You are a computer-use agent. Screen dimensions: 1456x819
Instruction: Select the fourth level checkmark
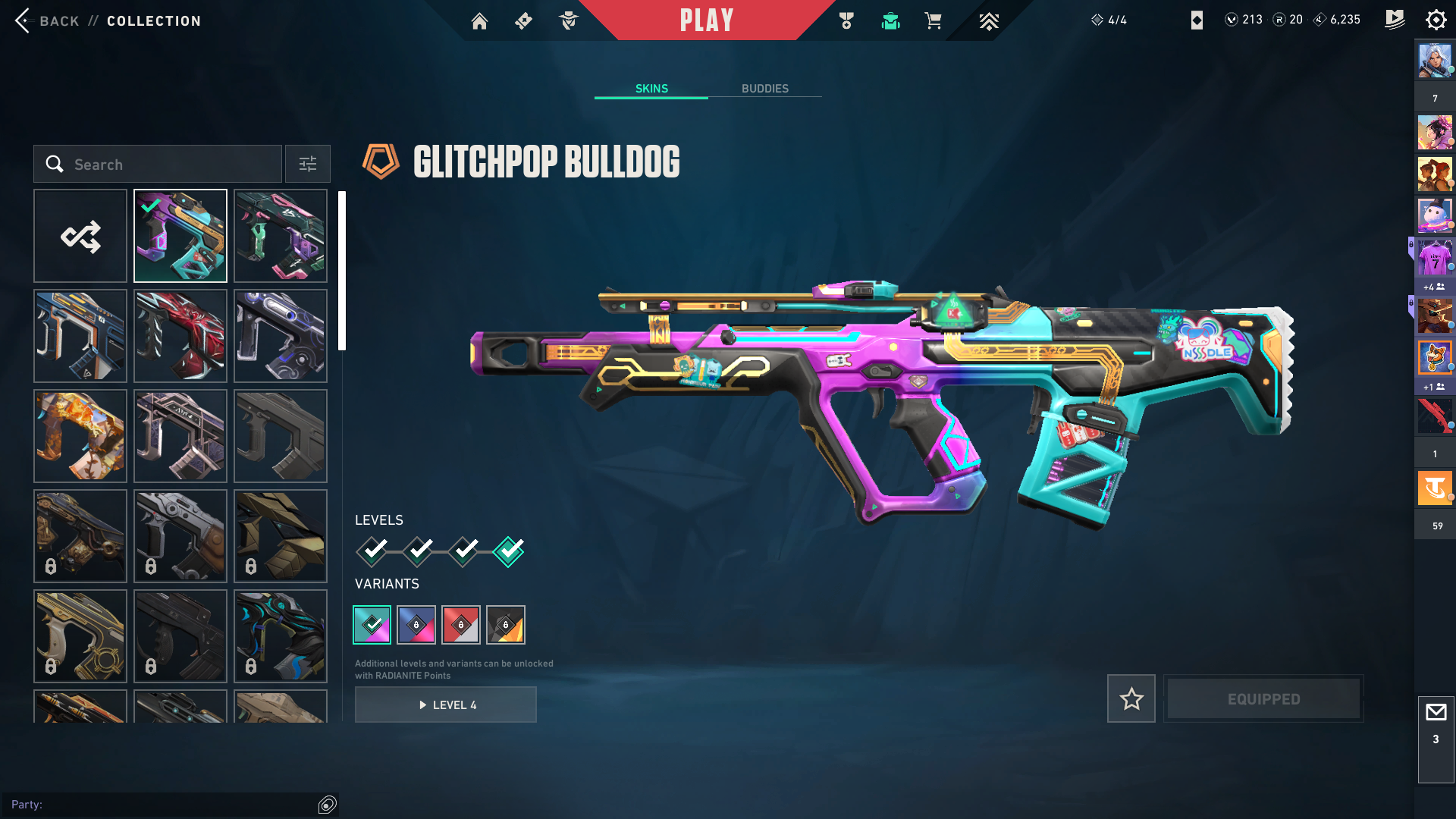508,551
